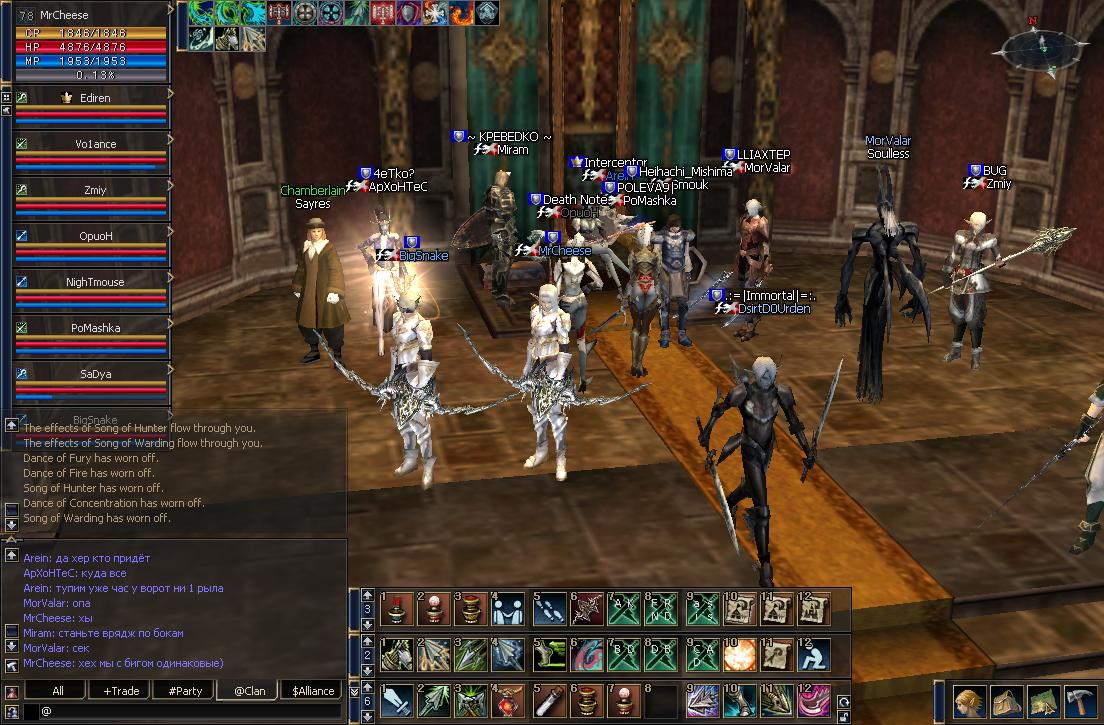Select party member Ediren
This screenshot has width=1104, height=725.
90,98
